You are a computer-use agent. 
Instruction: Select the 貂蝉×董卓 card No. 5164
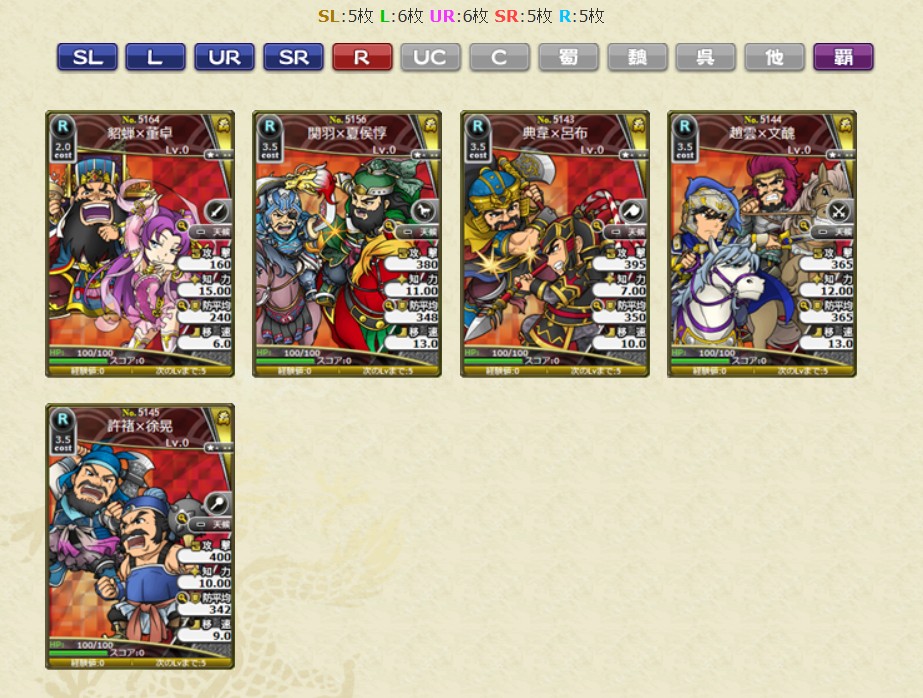pyautogui.click(x=140, y=244)
